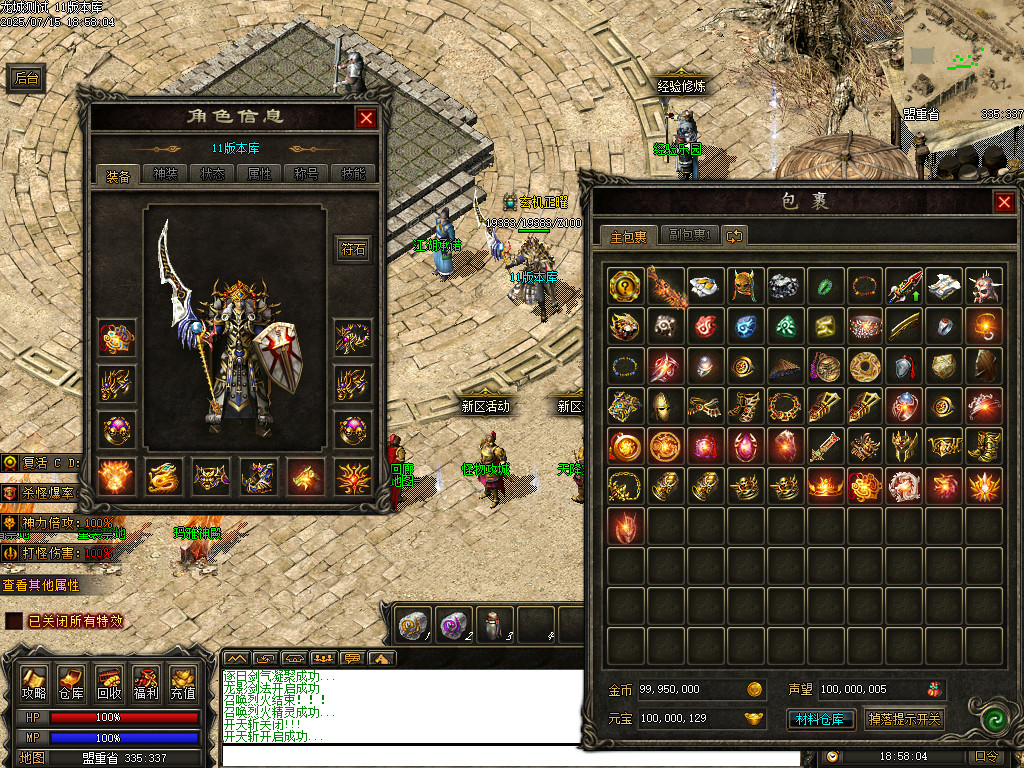Click the 回收 recycle button
This screenshot has height=768, width=1024.
108,683
